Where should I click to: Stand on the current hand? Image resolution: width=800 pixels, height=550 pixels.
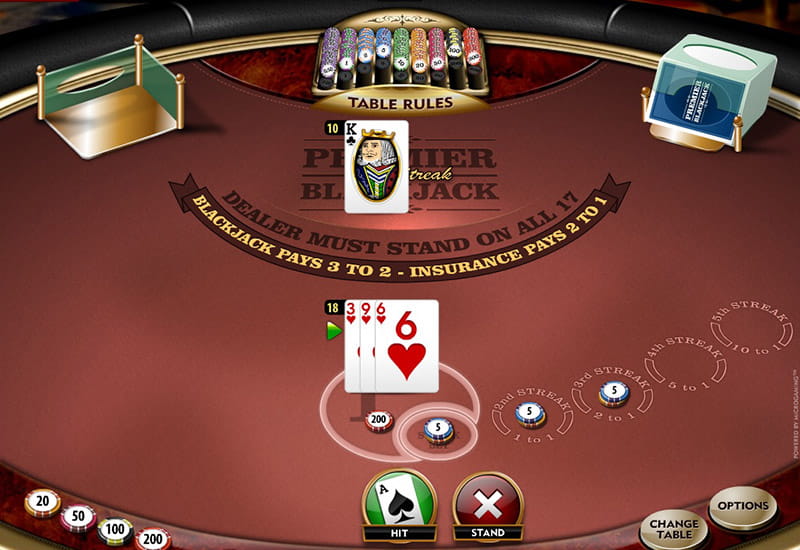point(488,504)
